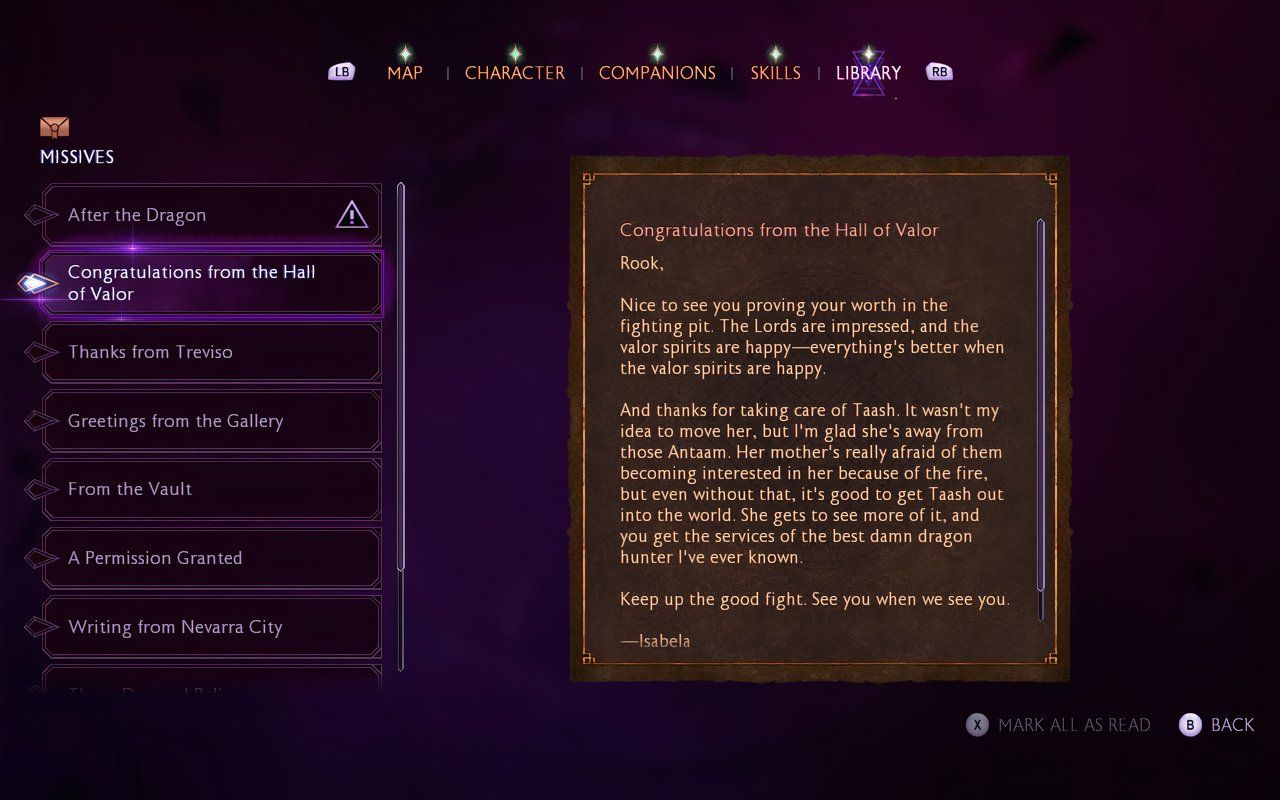Open the MAP tab

405,72
